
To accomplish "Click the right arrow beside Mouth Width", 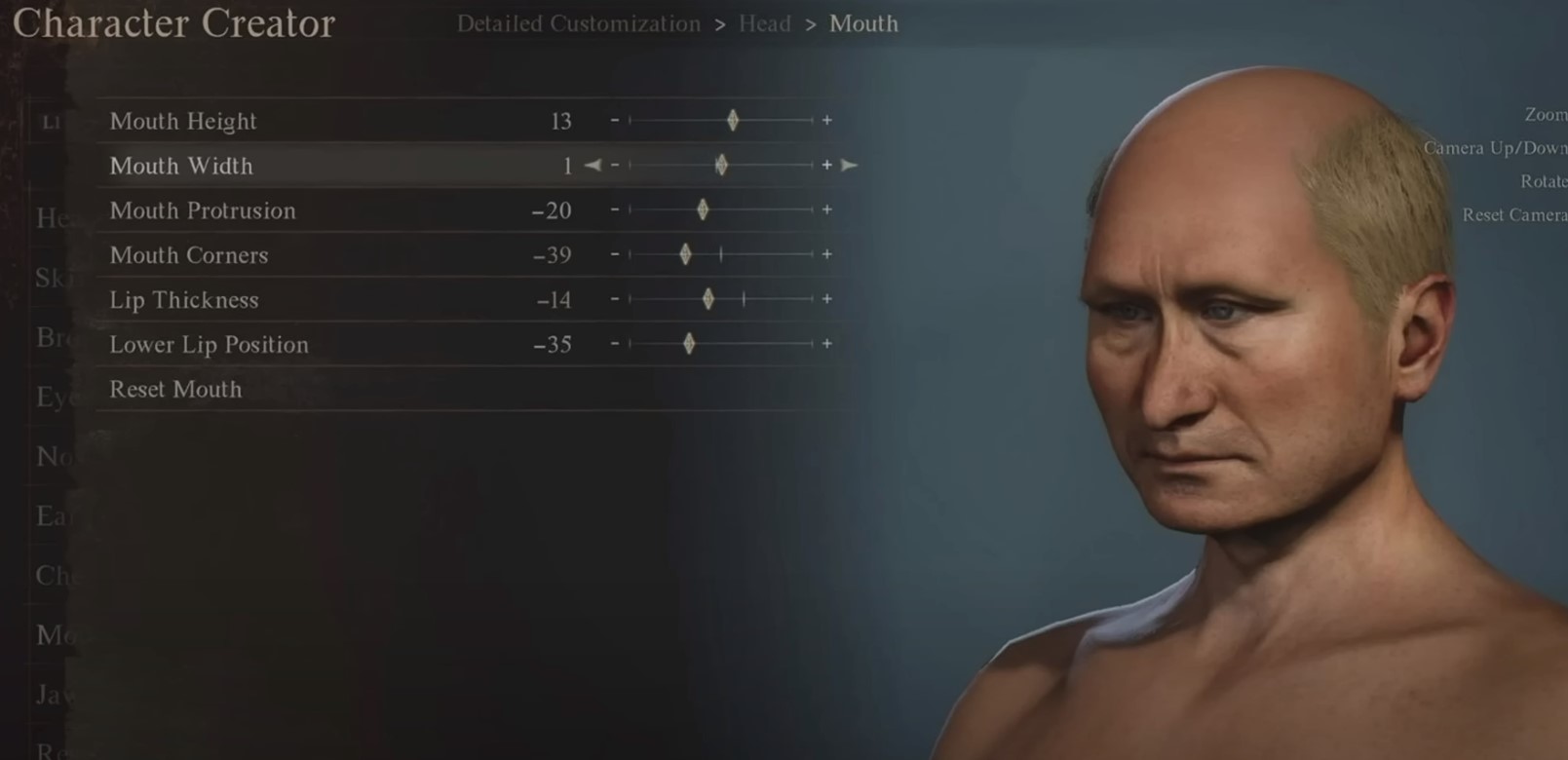I will pos(850,166).
